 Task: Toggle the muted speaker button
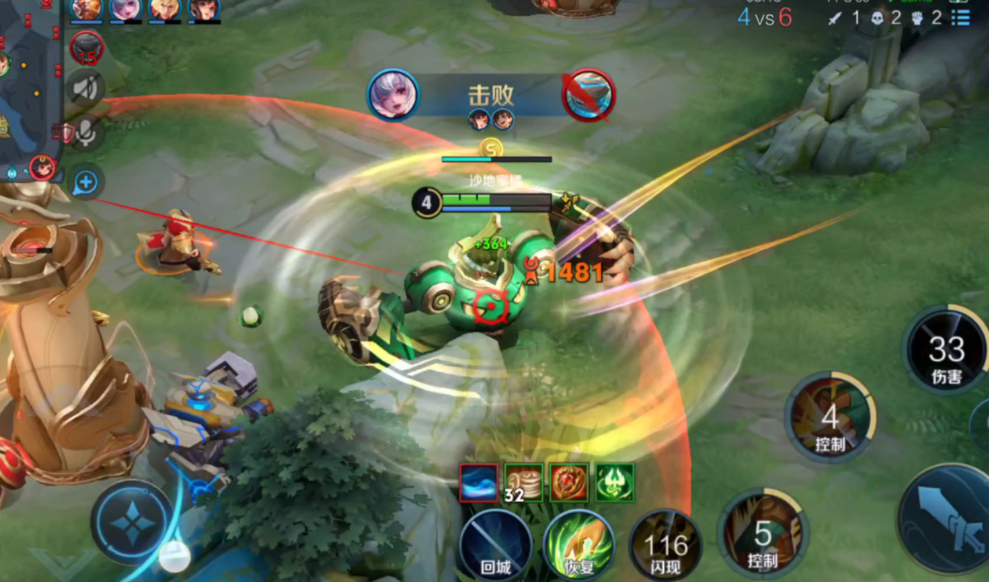86,88
